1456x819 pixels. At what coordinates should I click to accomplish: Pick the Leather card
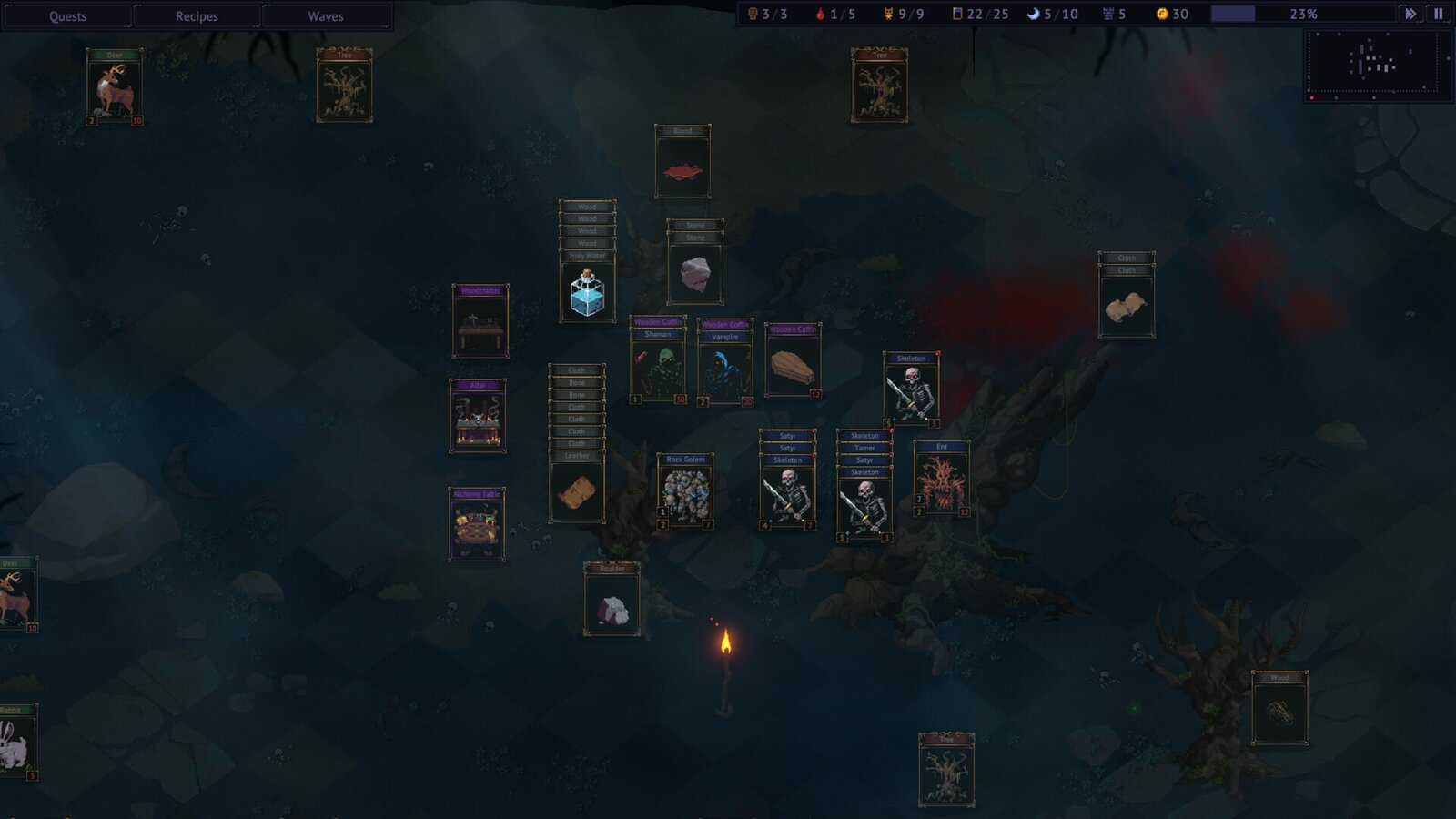tap(577, 491)
